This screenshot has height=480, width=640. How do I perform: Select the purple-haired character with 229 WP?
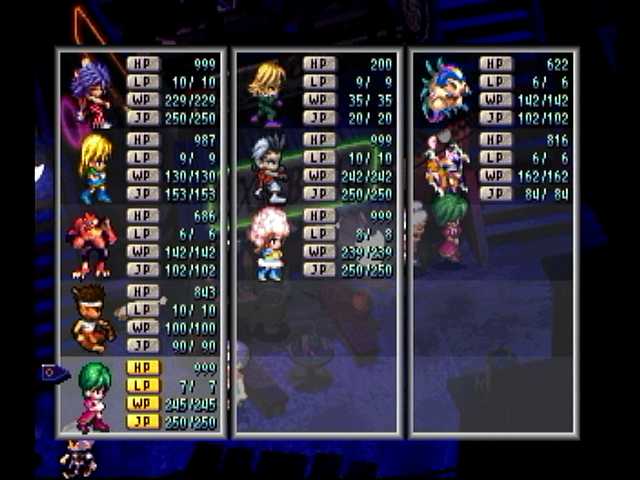point(92,91)
